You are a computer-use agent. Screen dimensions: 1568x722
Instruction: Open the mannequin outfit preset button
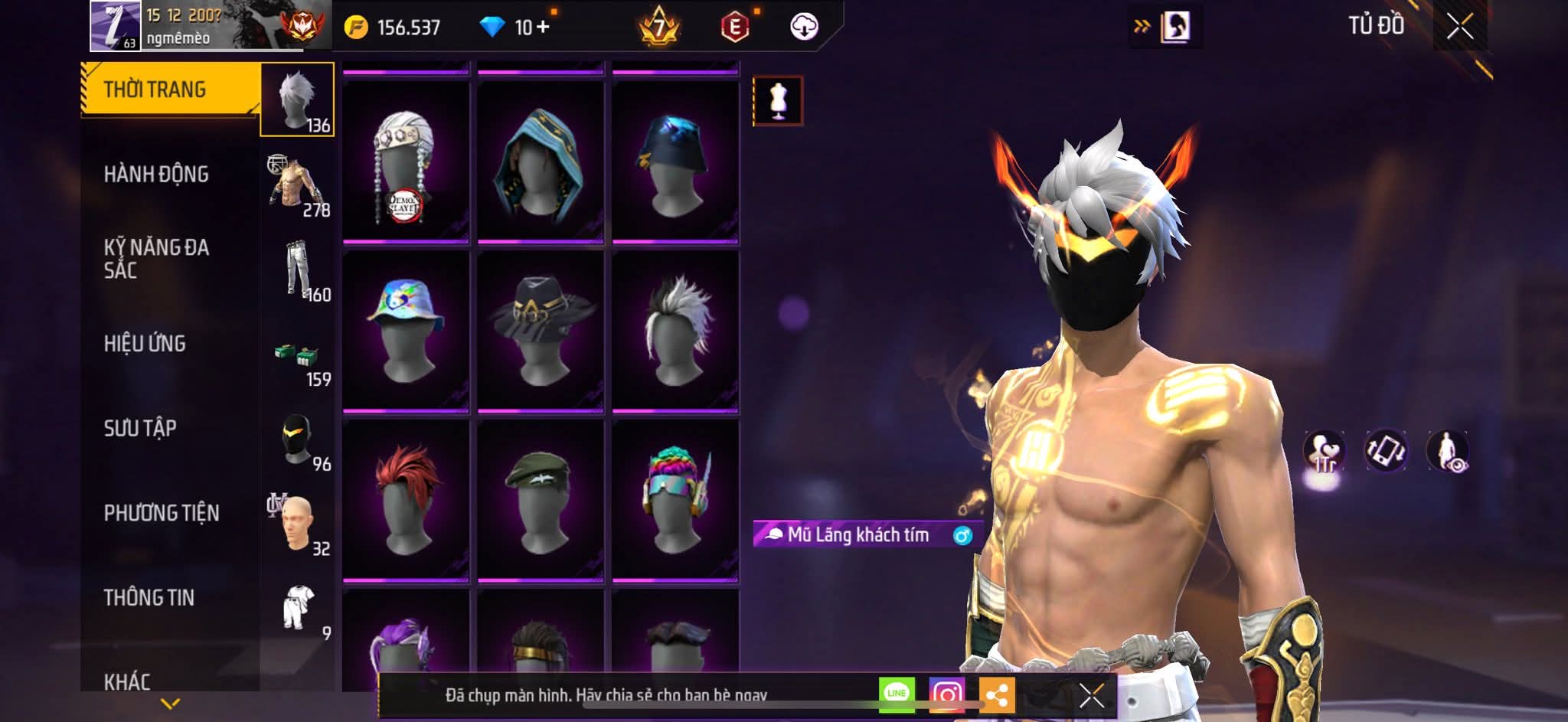click(x=778, y=100)
